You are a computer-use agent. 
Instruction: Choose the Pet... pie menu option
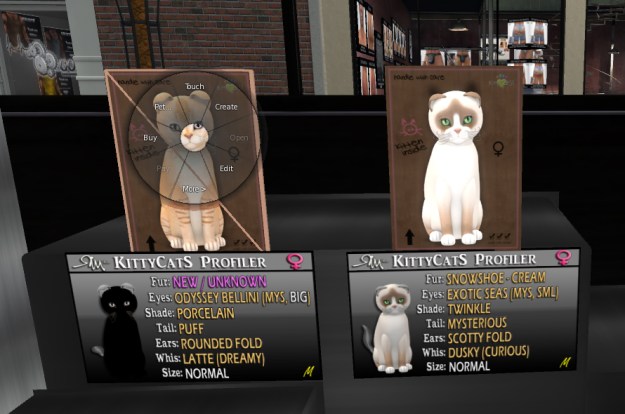coord(160,105)
